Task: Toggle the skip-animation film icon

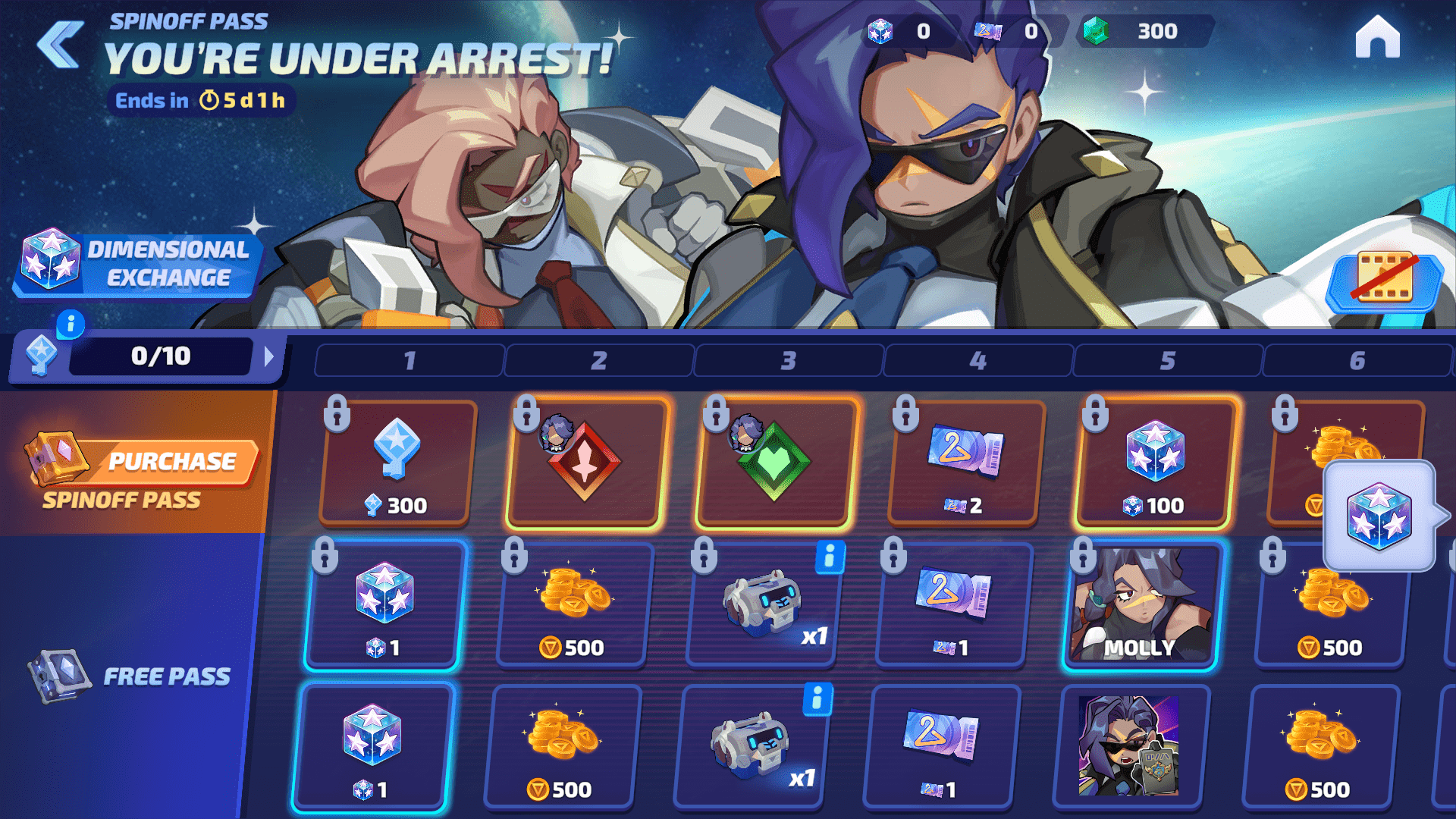Action: click(x=1385, y=279)
